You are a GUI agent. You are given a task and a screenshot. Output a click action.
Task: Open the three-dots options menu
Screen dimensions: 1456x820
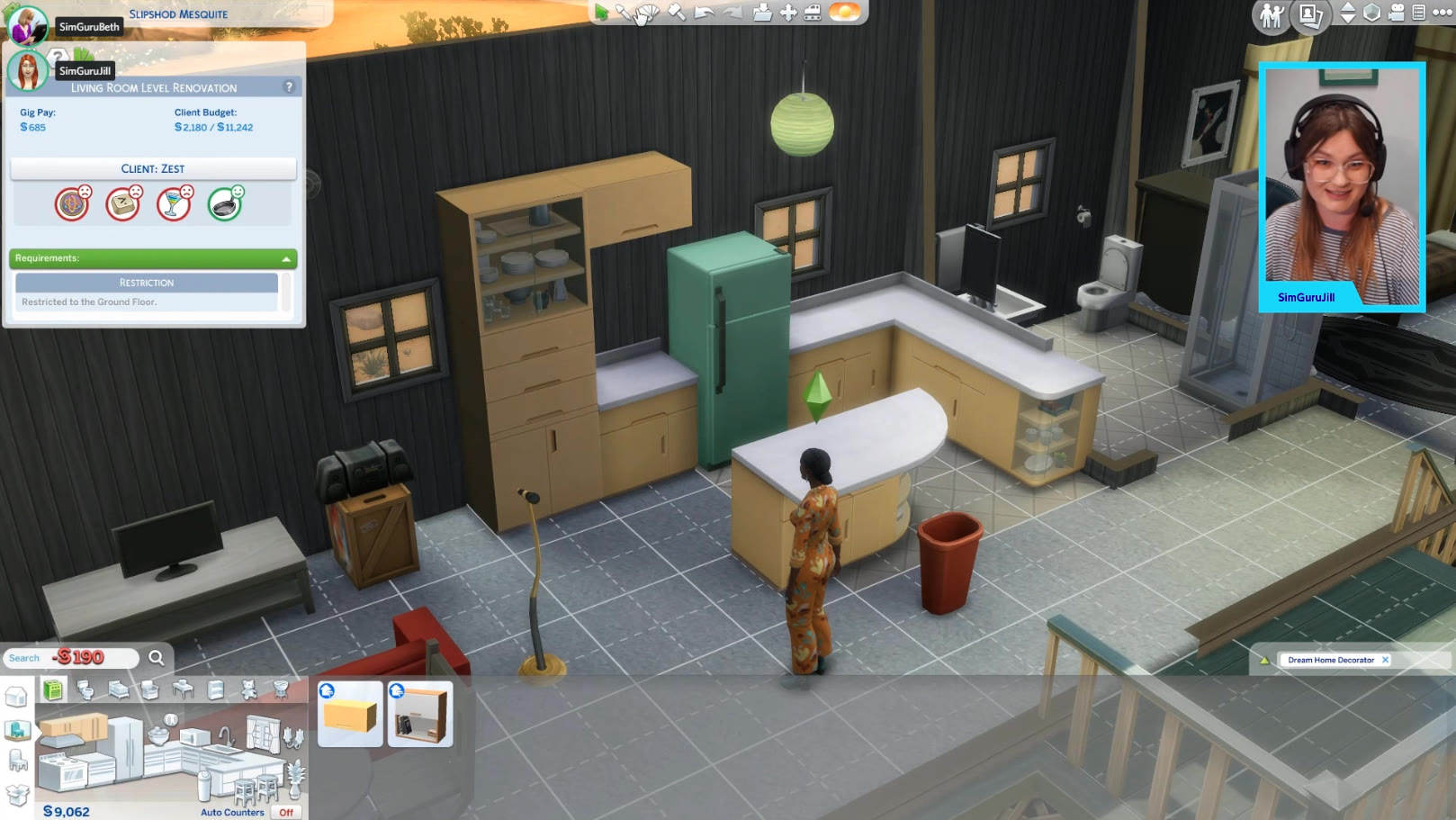tap(1442, 13)
